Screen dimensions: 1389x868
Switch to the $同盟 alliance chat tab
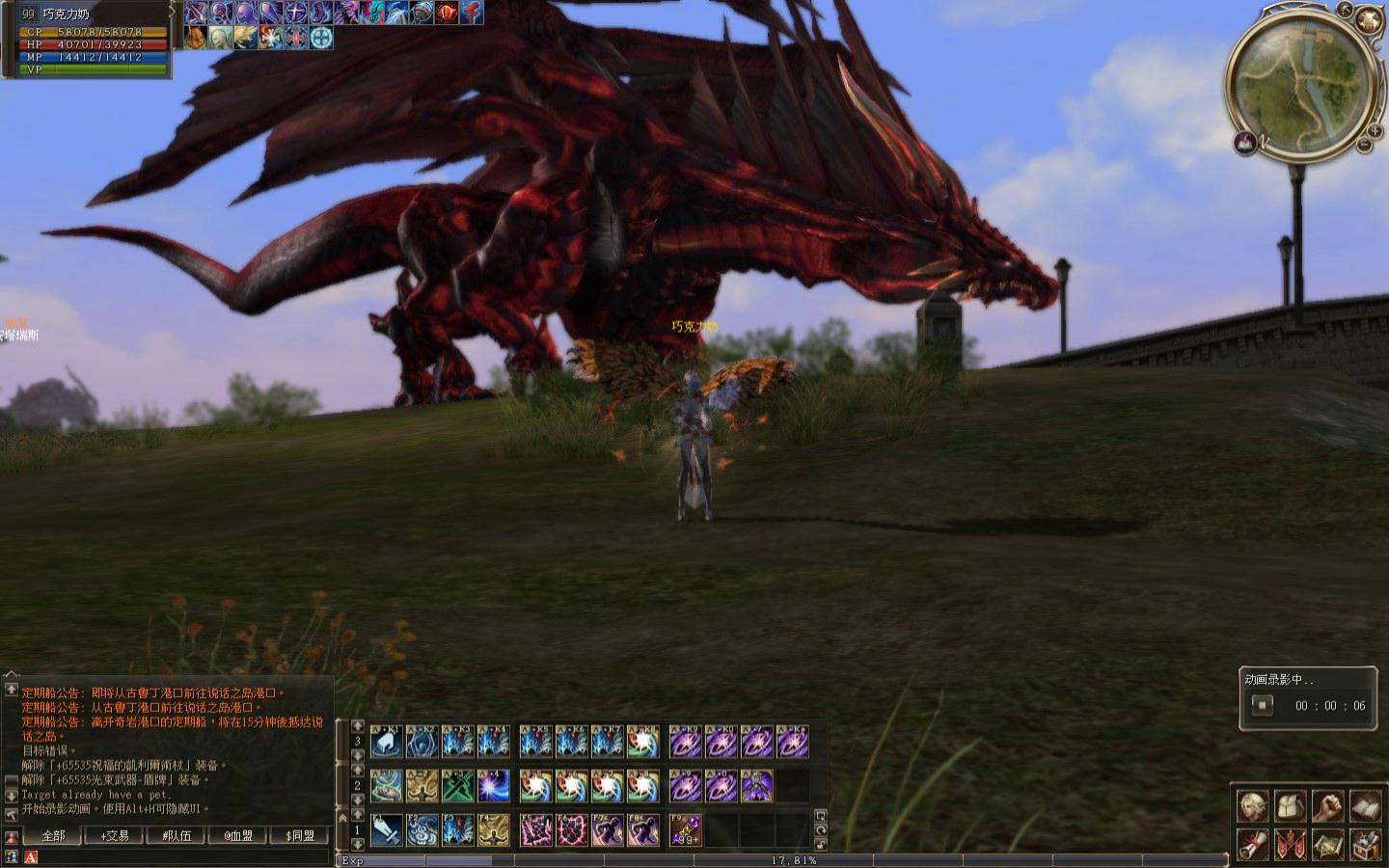pyautogui.click(x=300, y=835)
